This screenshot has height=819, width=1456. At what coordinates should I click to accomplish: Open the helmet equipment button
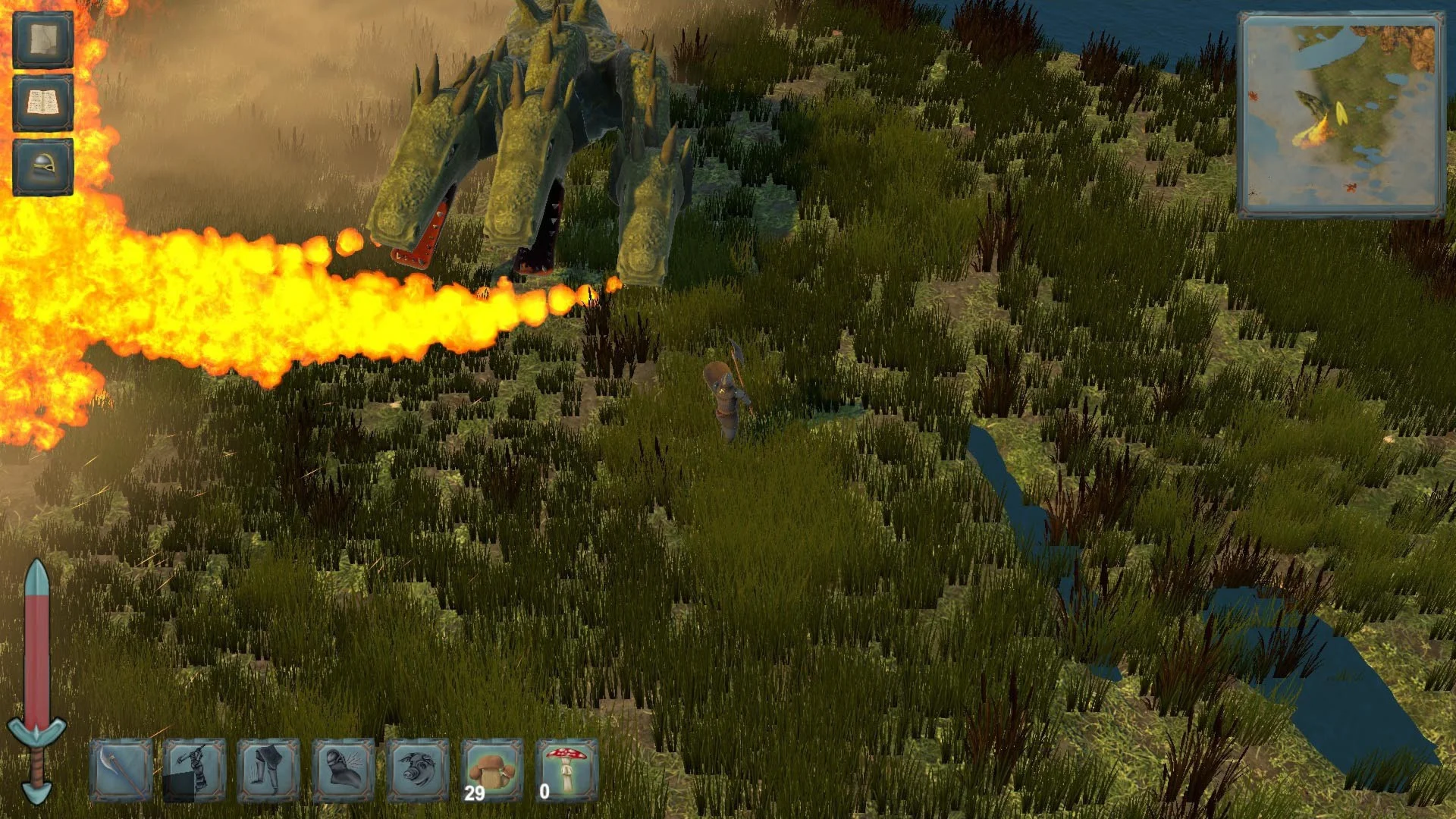tap(42, 166)
